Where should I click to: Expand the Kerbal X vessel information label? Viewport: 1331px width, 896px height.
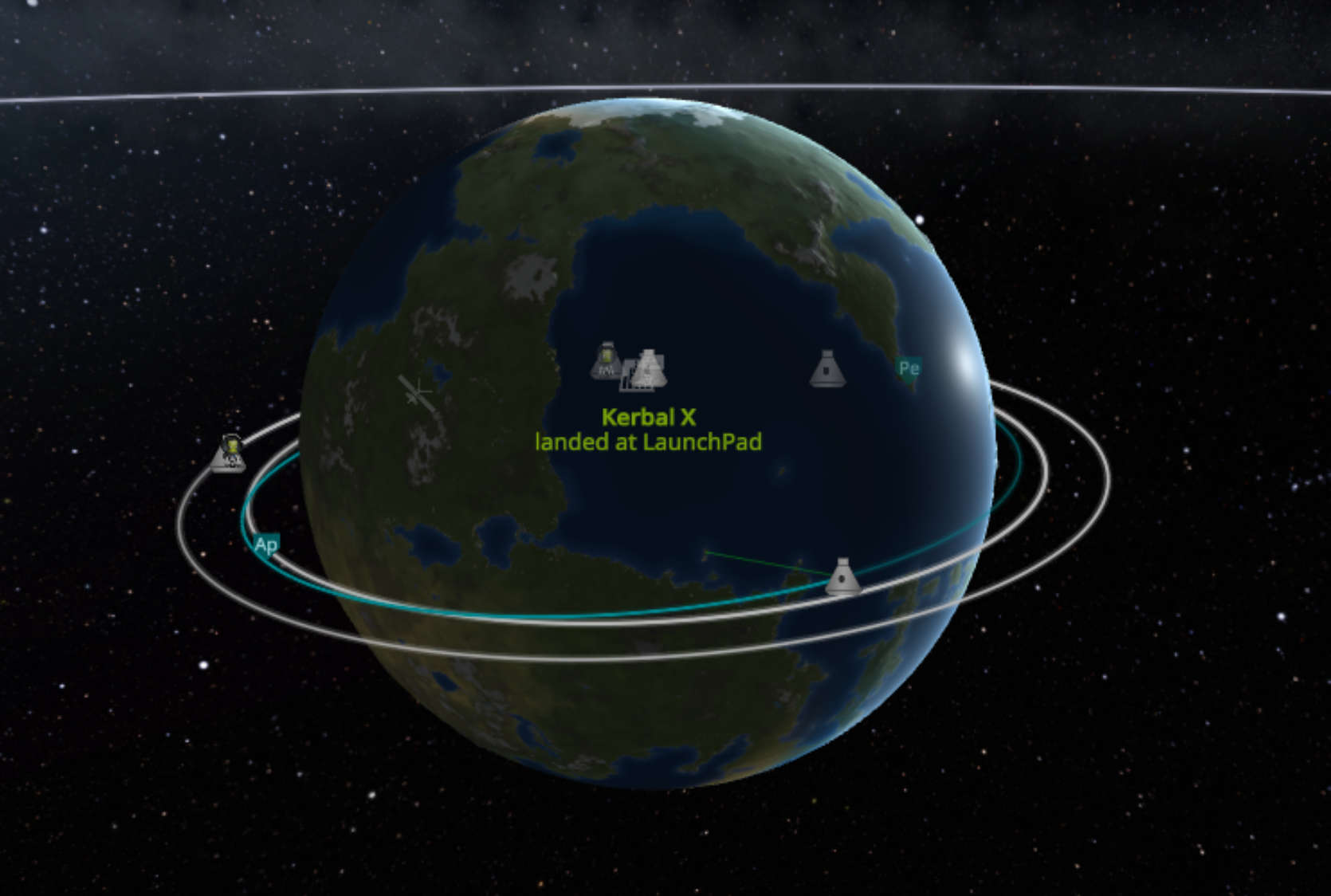pyautogui.click(x=648, y=429)
